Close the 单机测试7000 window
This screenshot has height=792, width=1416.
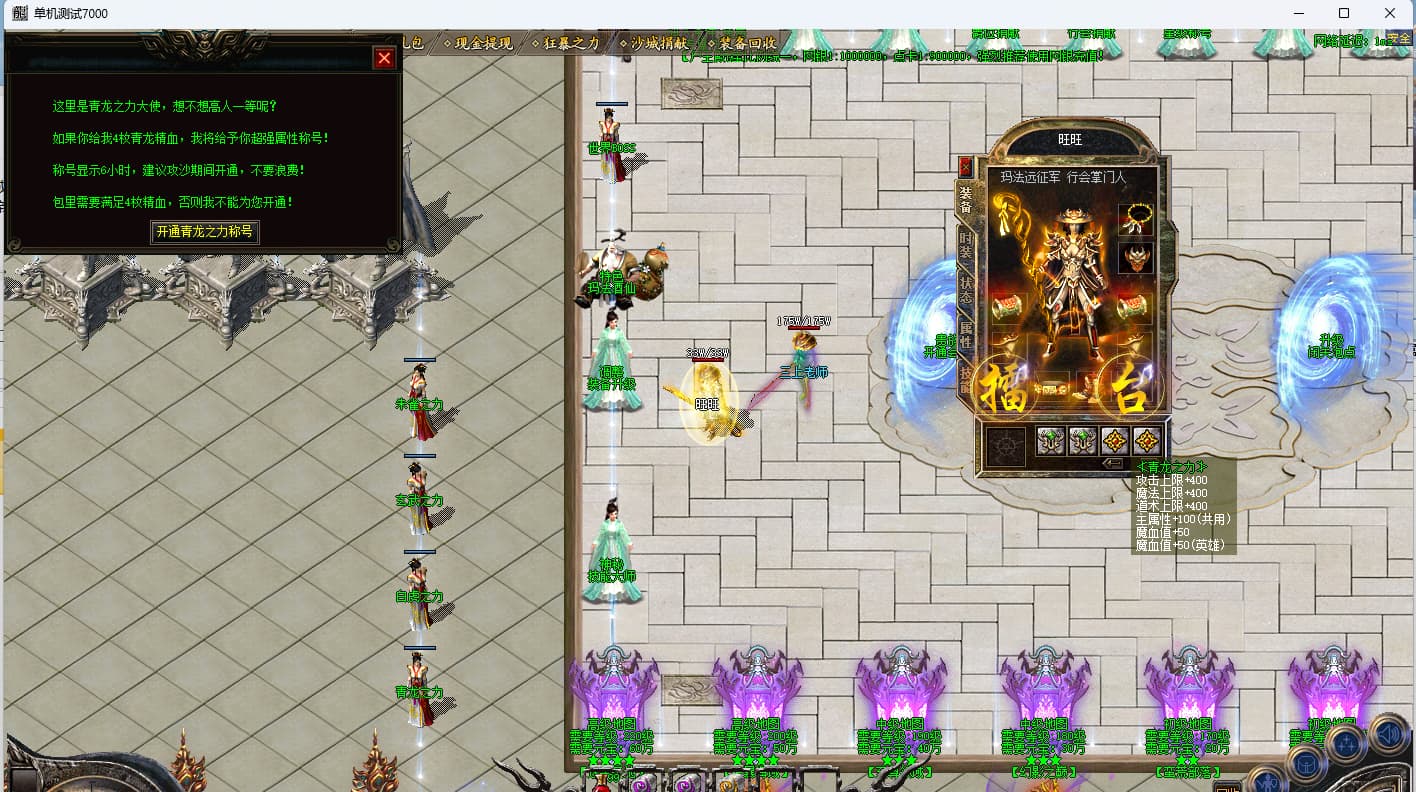[x=1390, y=13]
